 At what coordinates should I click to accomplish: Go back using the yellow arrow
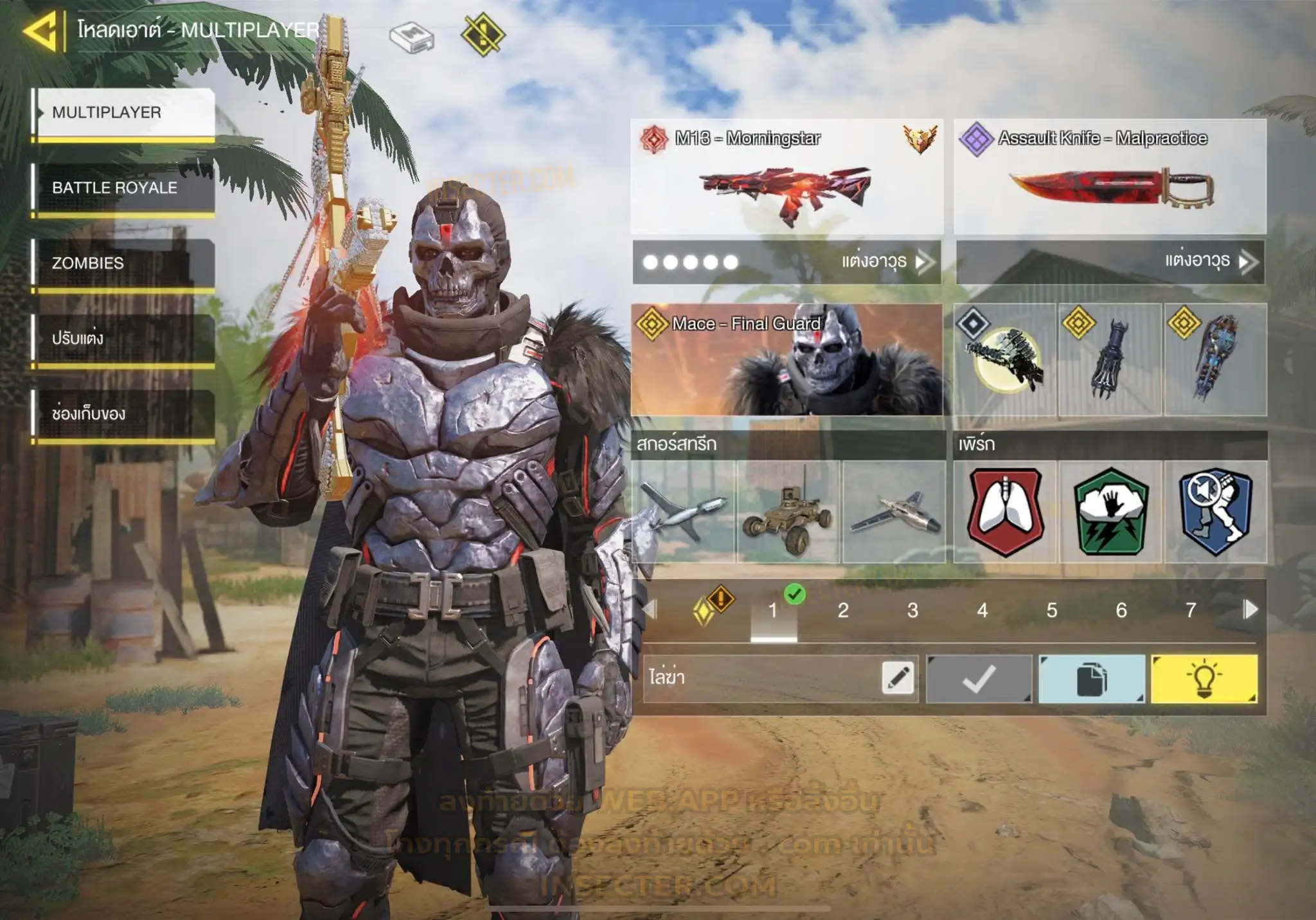coord(40,31)
